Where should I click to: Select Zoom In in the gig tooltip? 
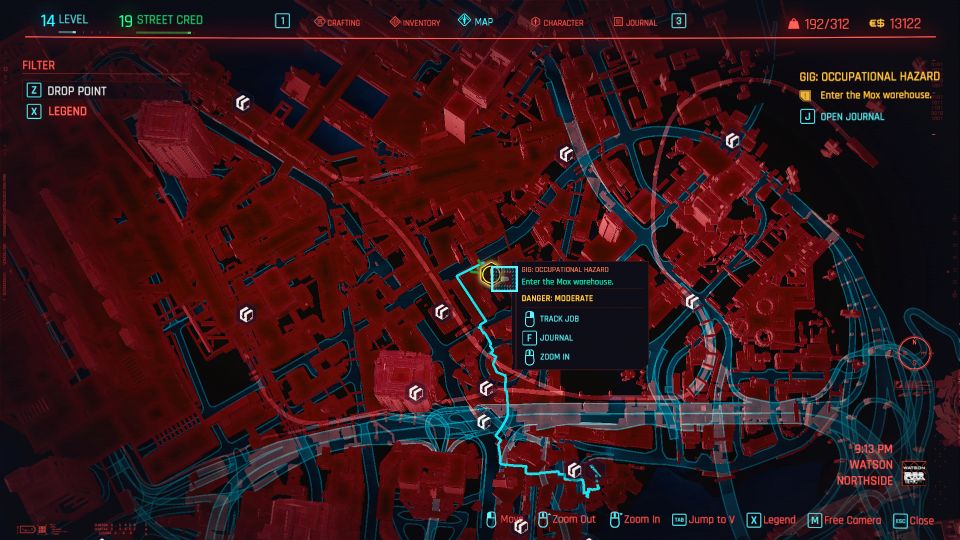coord(554,357)
